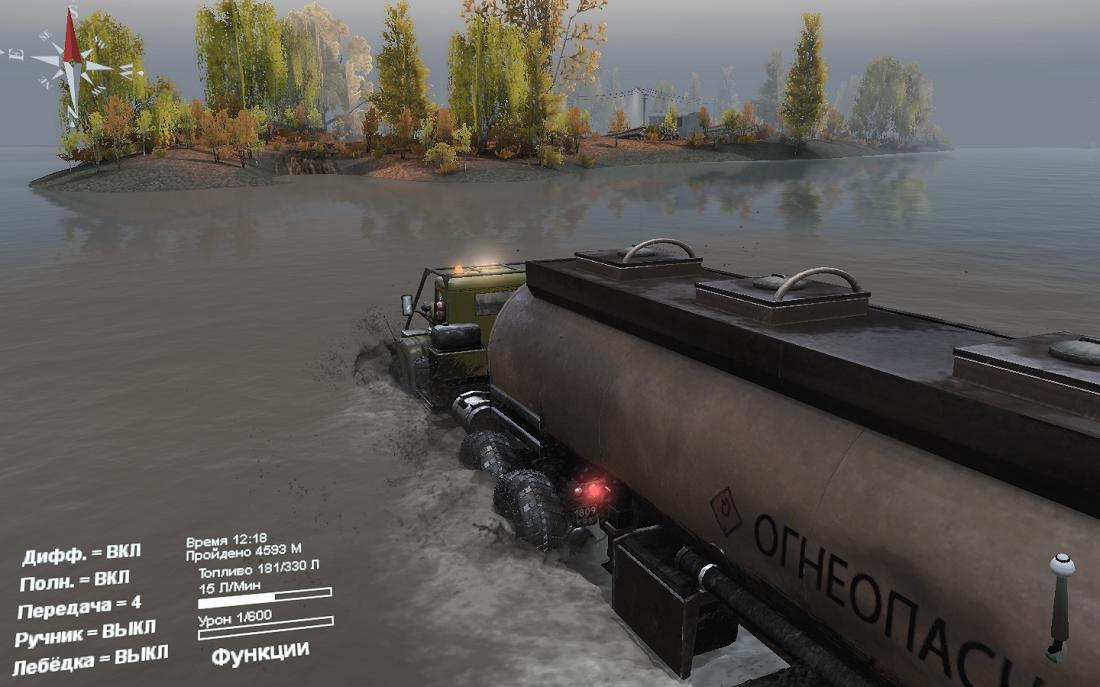Viewport: 1100px width, 687px height.
Task: Toggle the Дифф. differential lock
Action: coord(81,554)
